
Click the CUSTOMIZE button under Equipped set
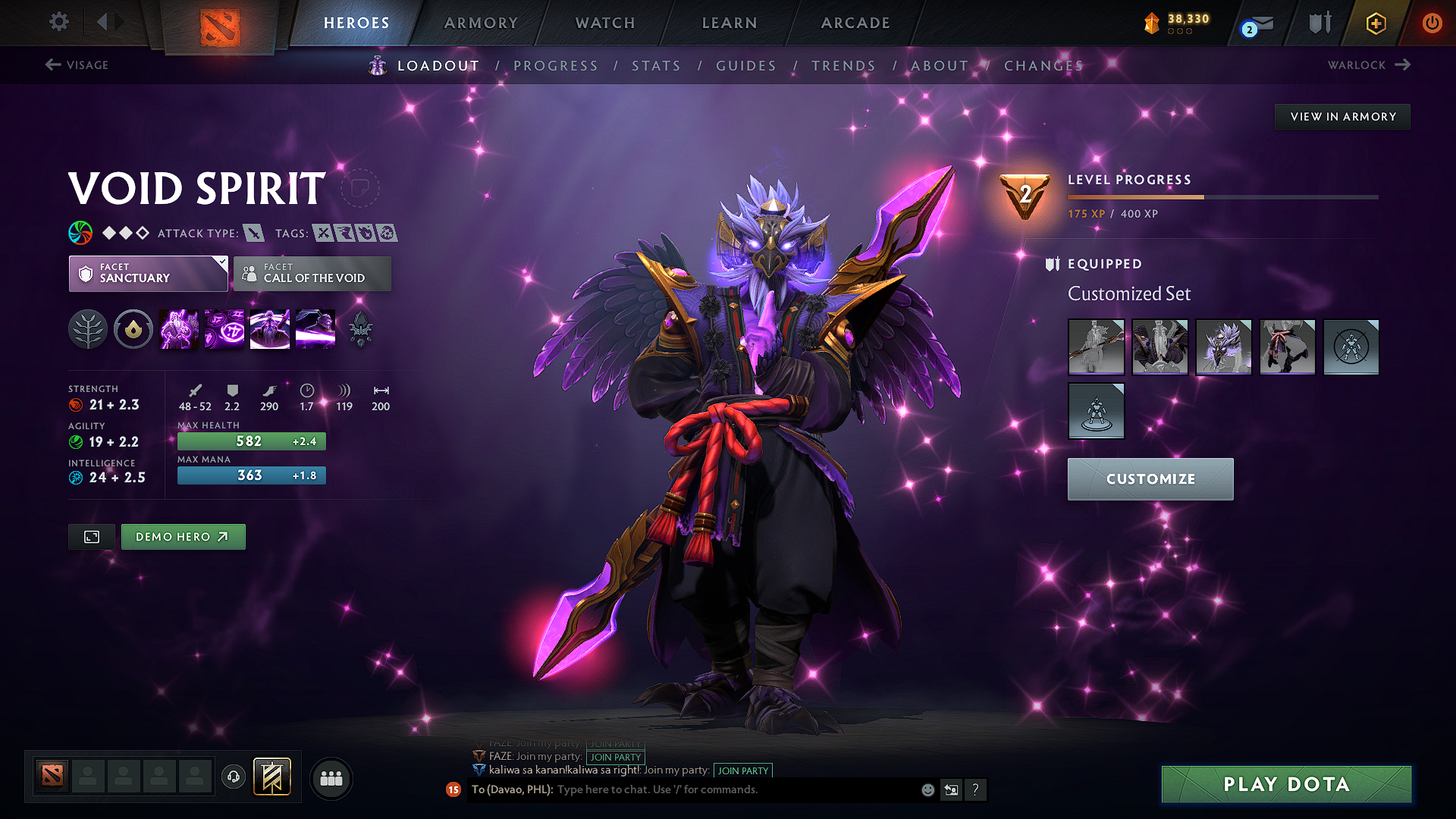click(1150, 479)
